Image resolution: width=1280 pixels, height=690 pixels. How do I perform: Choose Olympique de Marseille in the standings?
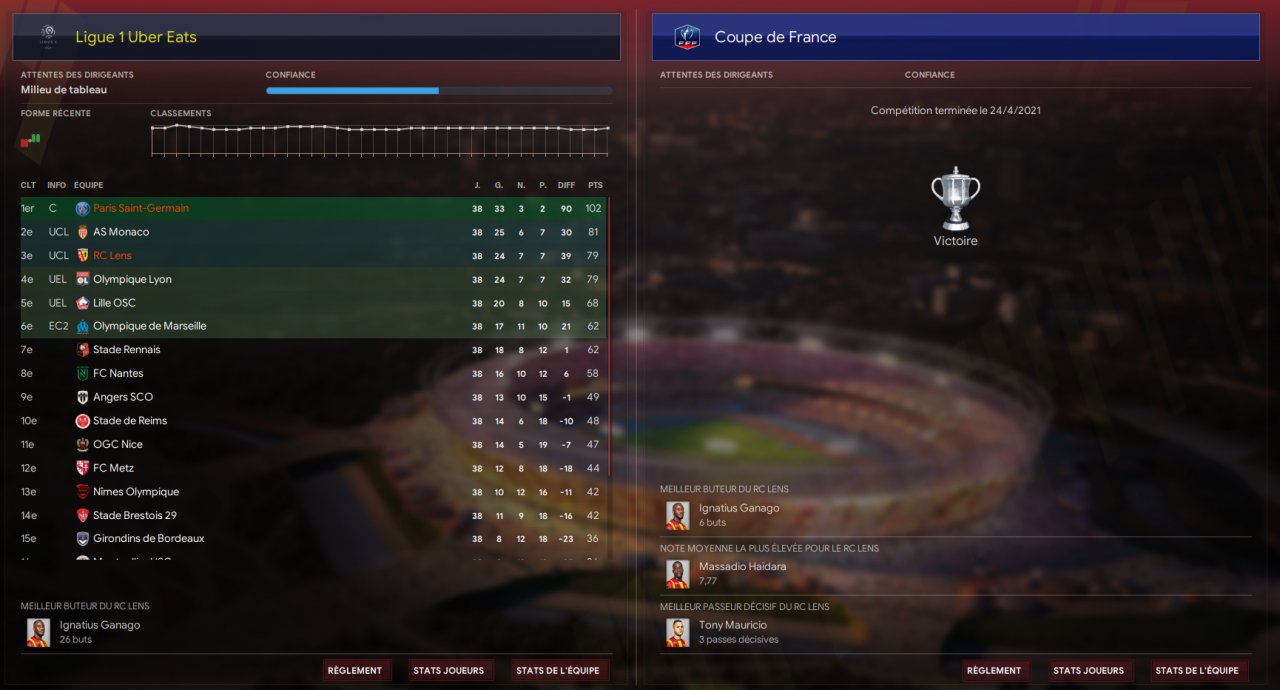point(149,326)
